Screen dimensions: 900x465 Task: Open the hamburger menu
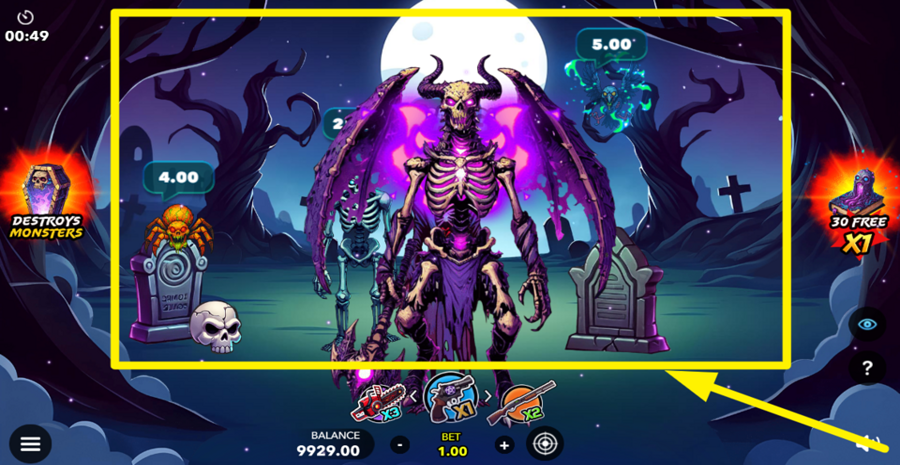tap(30, 443)
